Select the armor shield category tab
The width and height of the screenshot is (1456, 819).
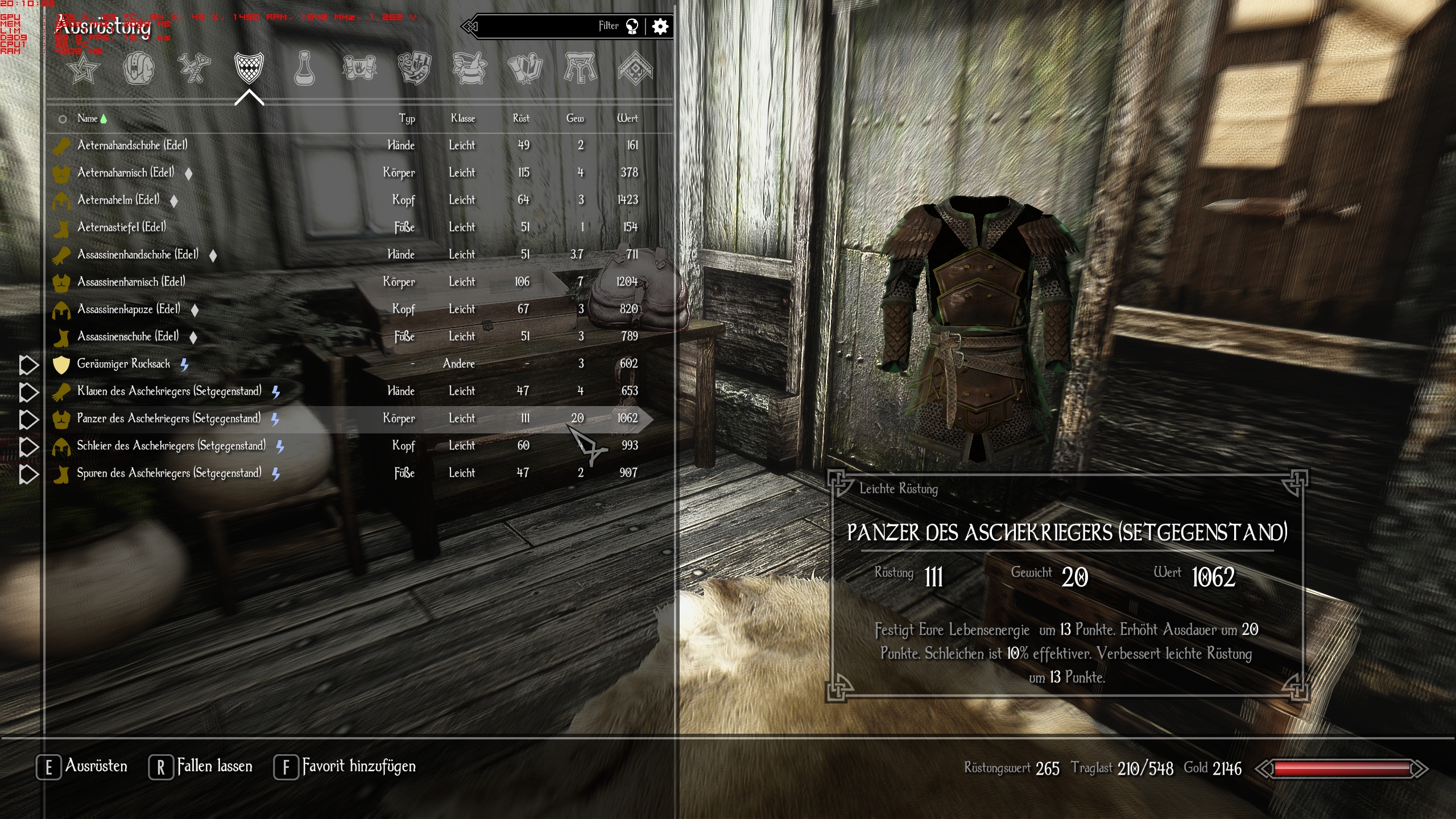(249, 69)
